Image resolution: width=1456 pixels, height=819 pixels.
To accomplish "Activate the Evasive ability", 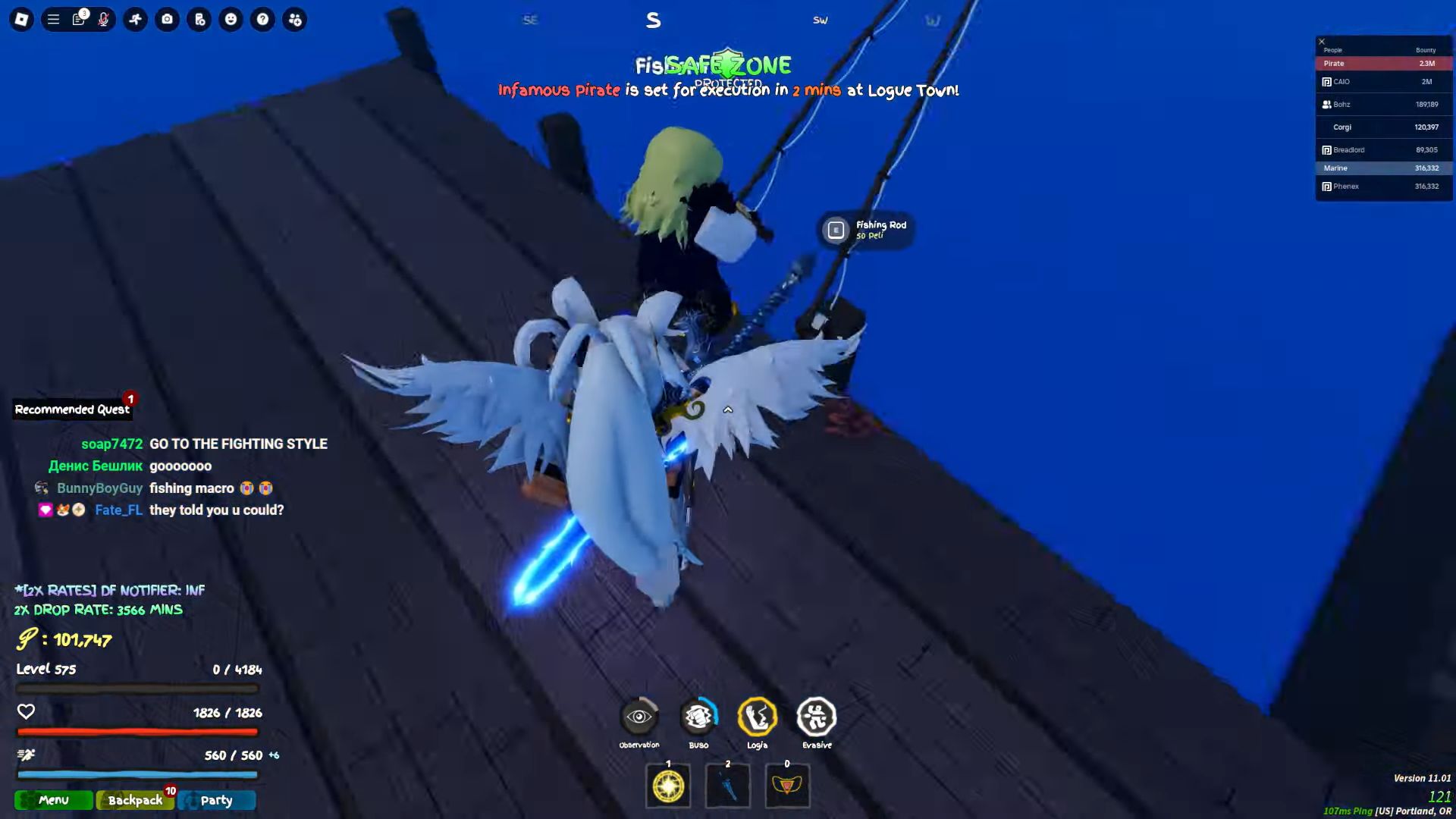I will point(817,716).
